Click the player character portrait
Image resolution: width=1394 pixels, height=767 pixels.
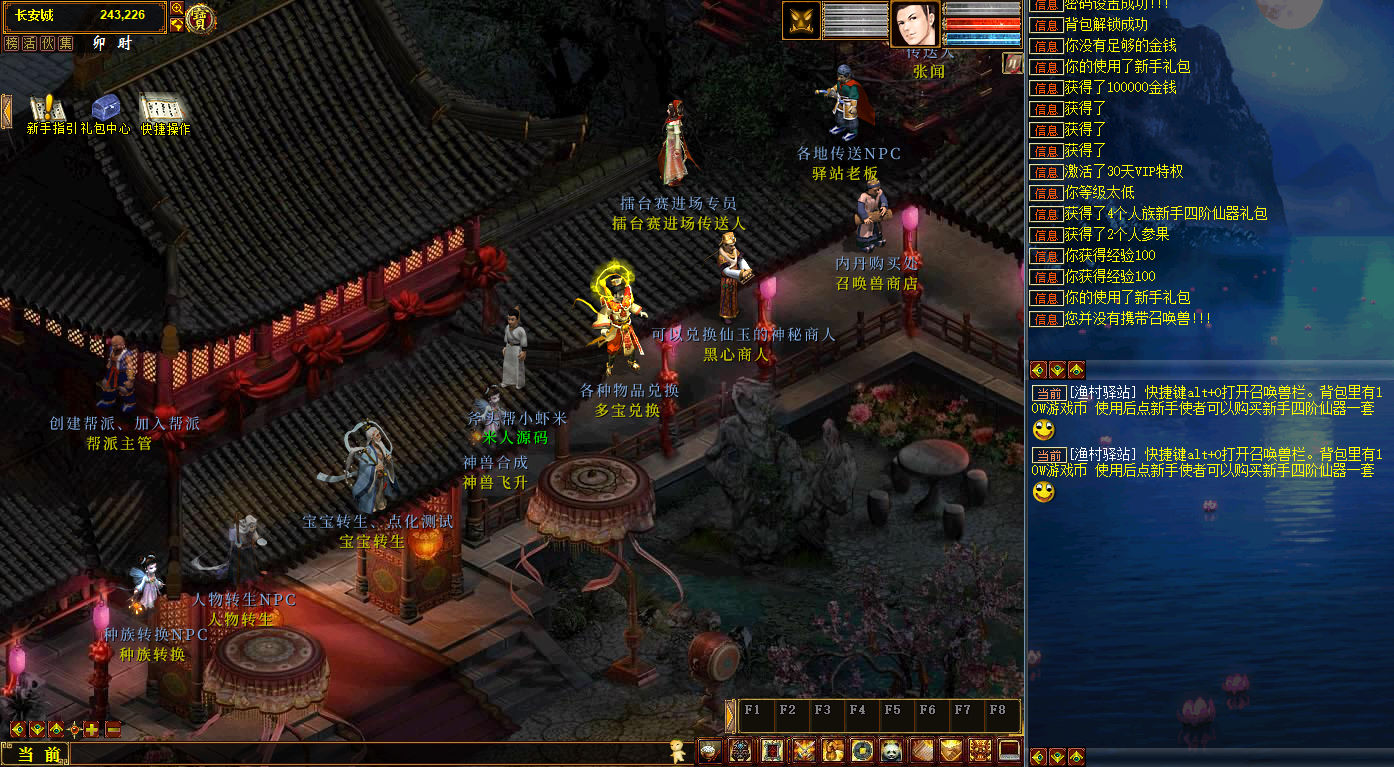click(x=915, y=23)
